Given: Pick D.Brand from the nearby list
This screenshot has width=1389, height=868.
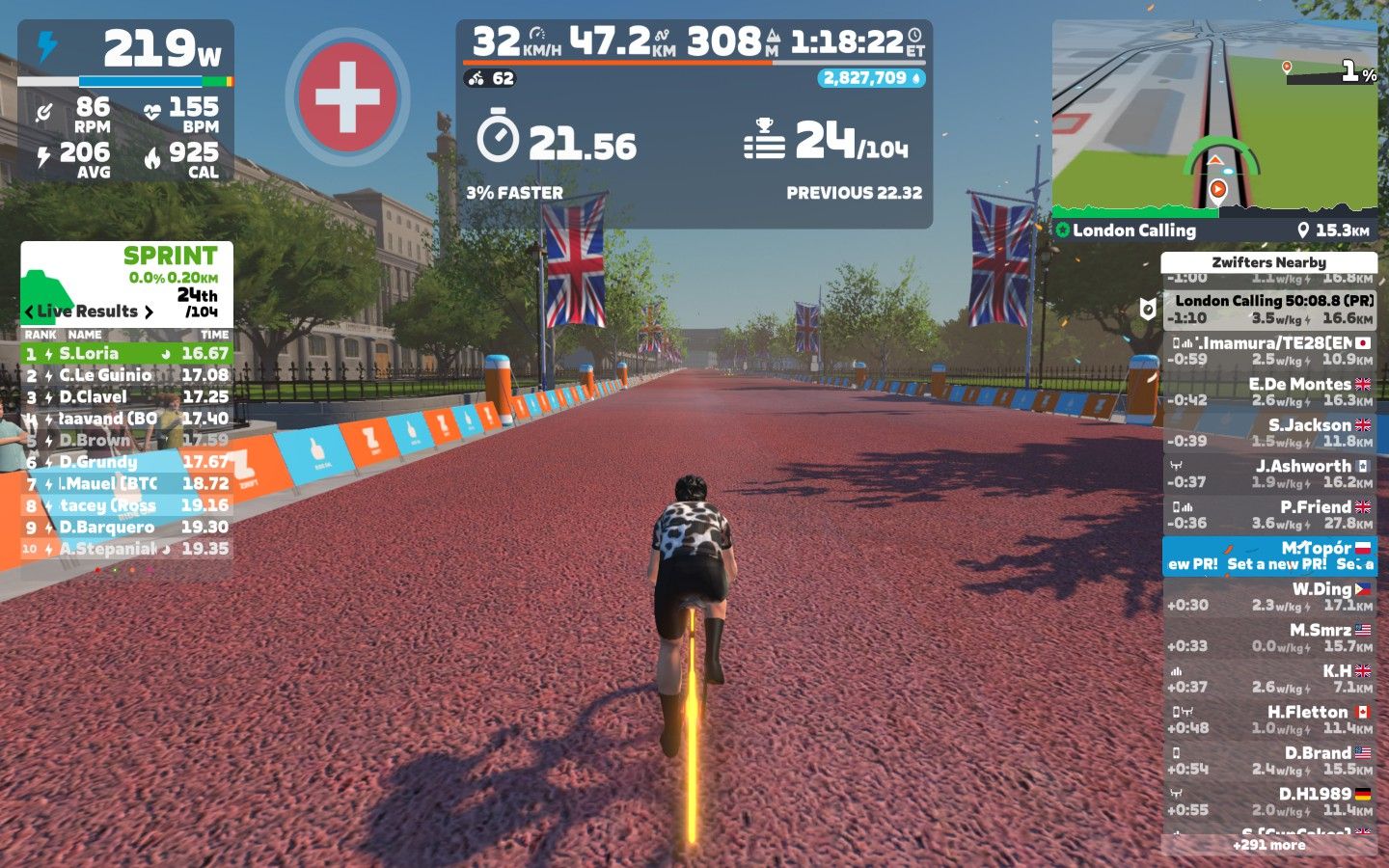Looking at the screenshot, I should [1268, 761].
